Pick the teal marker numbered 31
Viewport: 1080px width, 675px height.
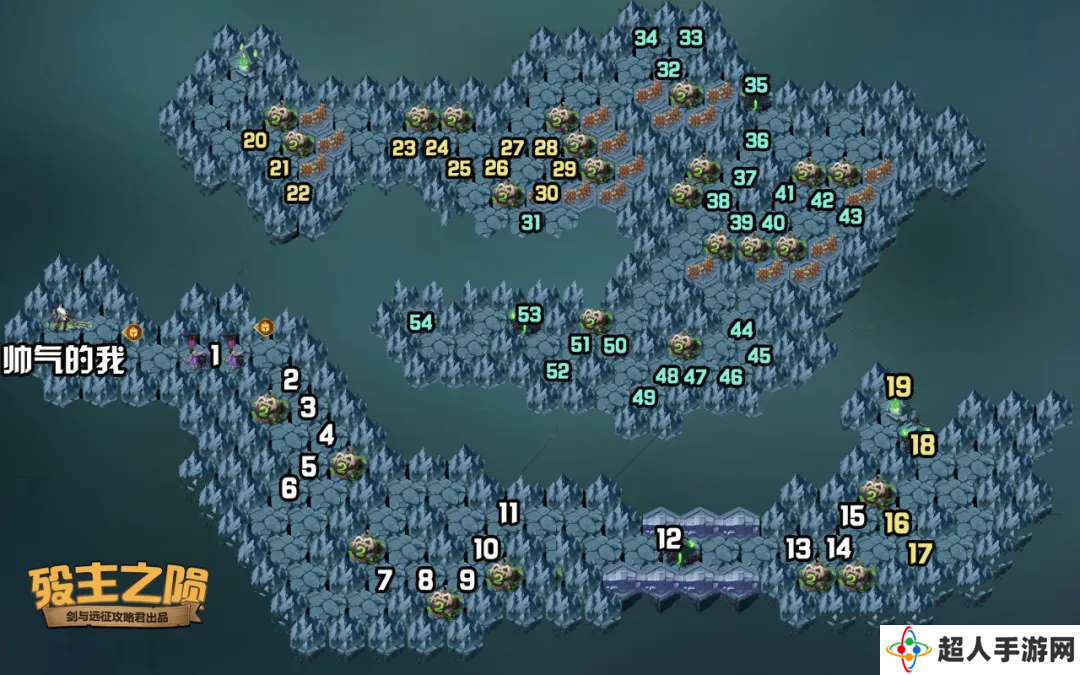tap(530, 223)
